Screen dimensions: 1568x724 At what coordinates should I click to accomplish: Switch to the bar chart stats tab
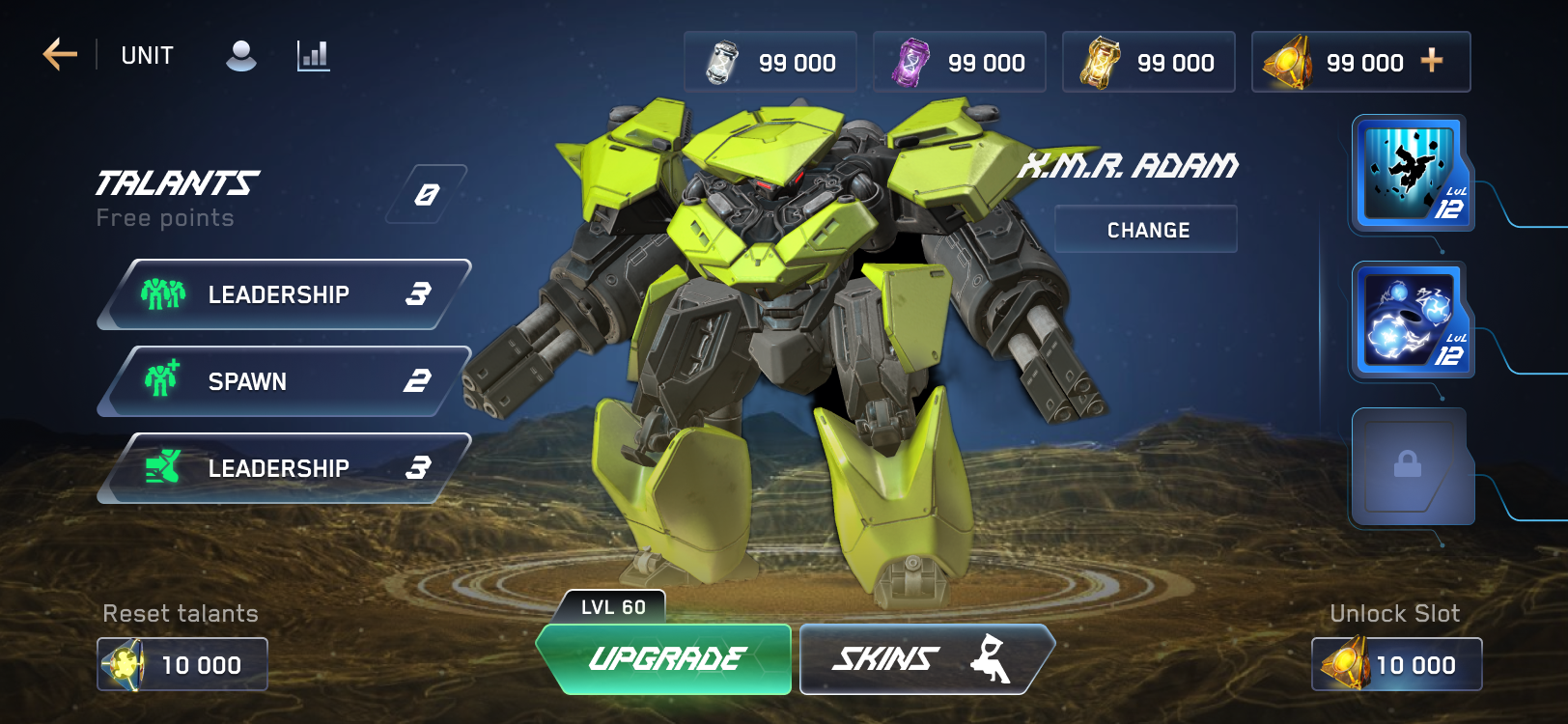click(313, 56)
